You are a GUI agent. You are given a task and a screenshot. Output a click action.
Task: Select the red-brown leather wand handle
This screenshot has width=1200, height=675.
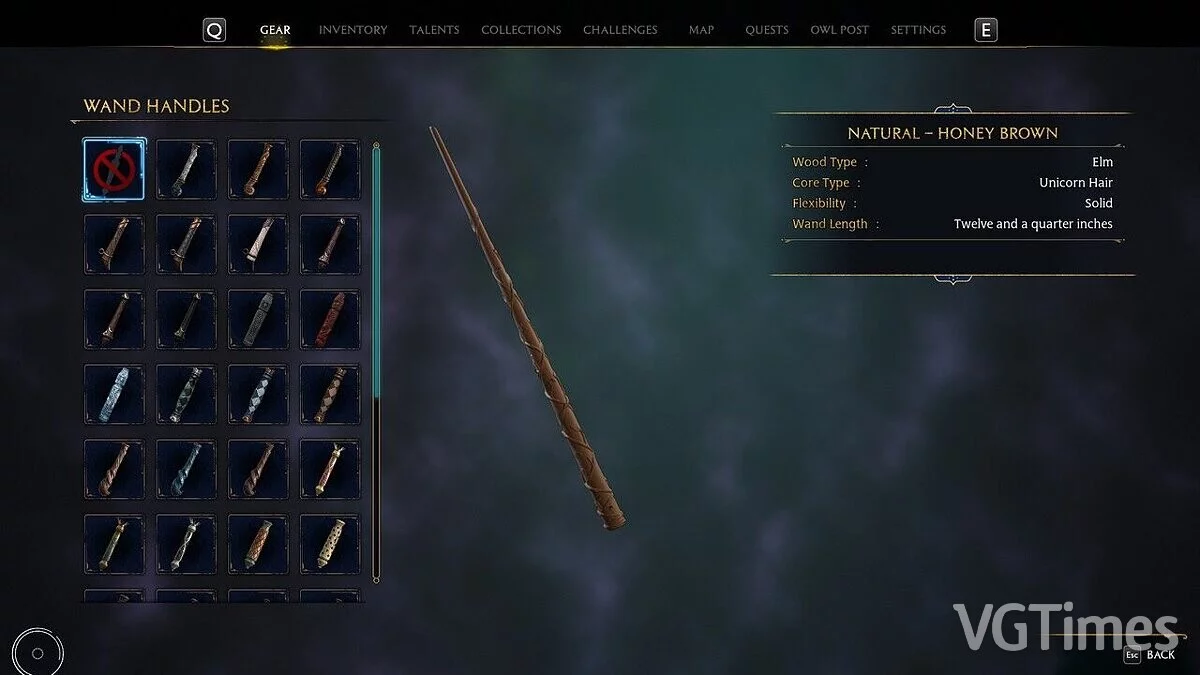[330, 320]
